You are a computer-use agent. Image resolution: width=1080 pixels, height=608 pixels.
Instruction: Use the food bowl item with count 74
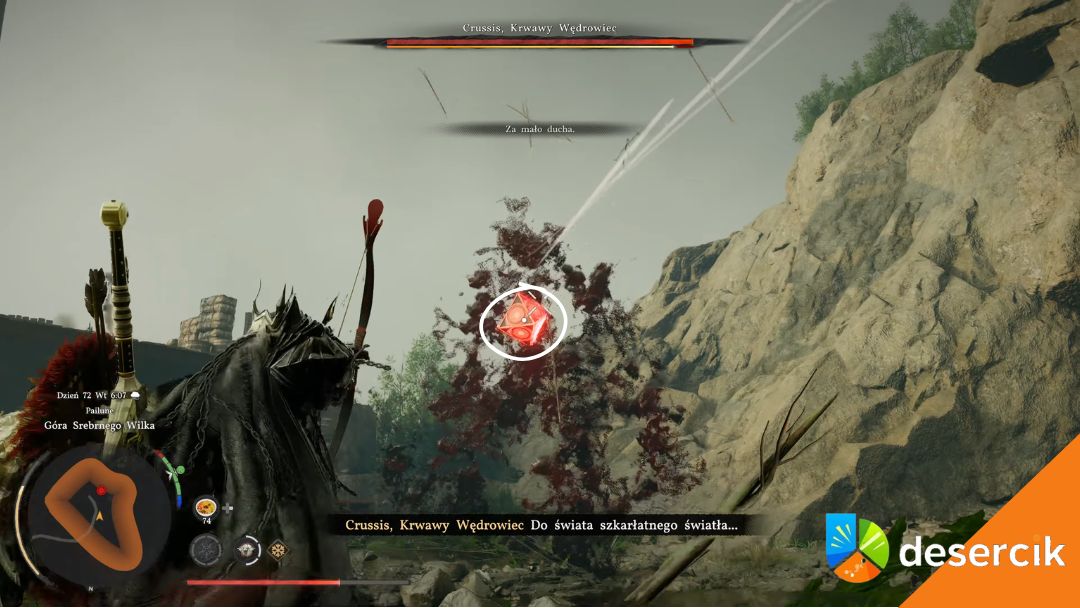[x=207, y=506]
